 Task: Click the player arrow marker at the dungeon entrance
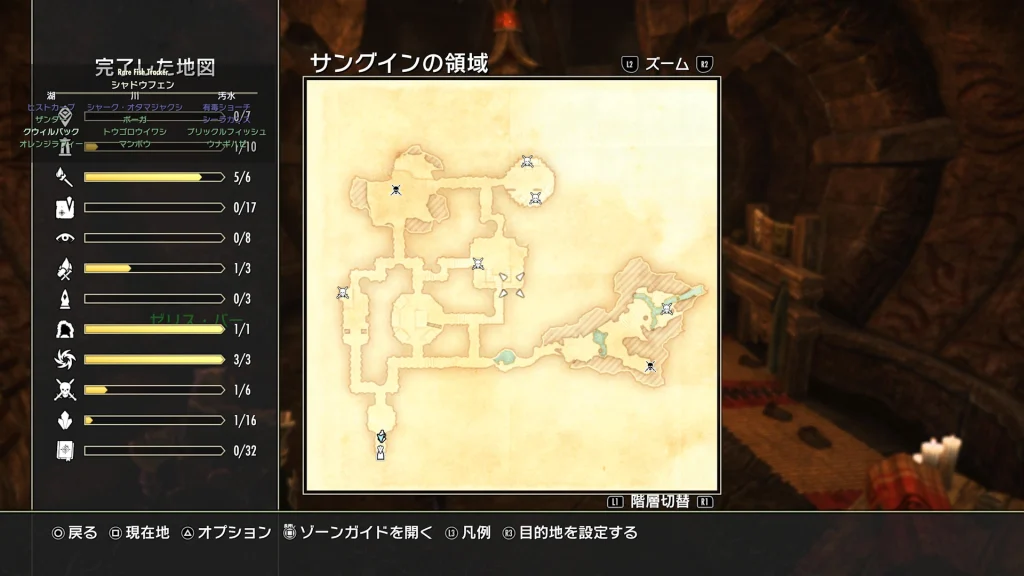tap(381, 436)
